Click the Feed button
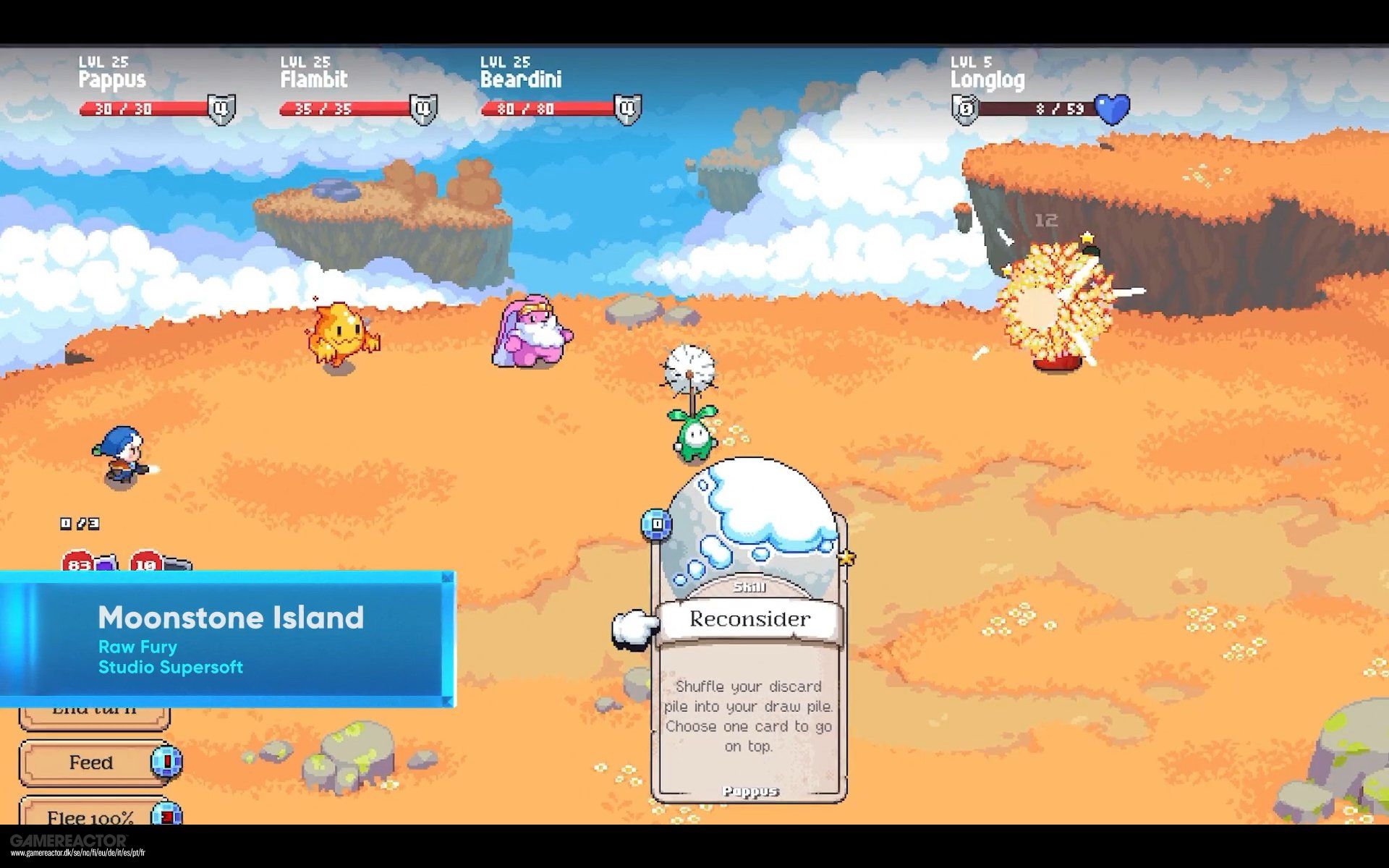The image size is (1389, 868). click(92, 762)
